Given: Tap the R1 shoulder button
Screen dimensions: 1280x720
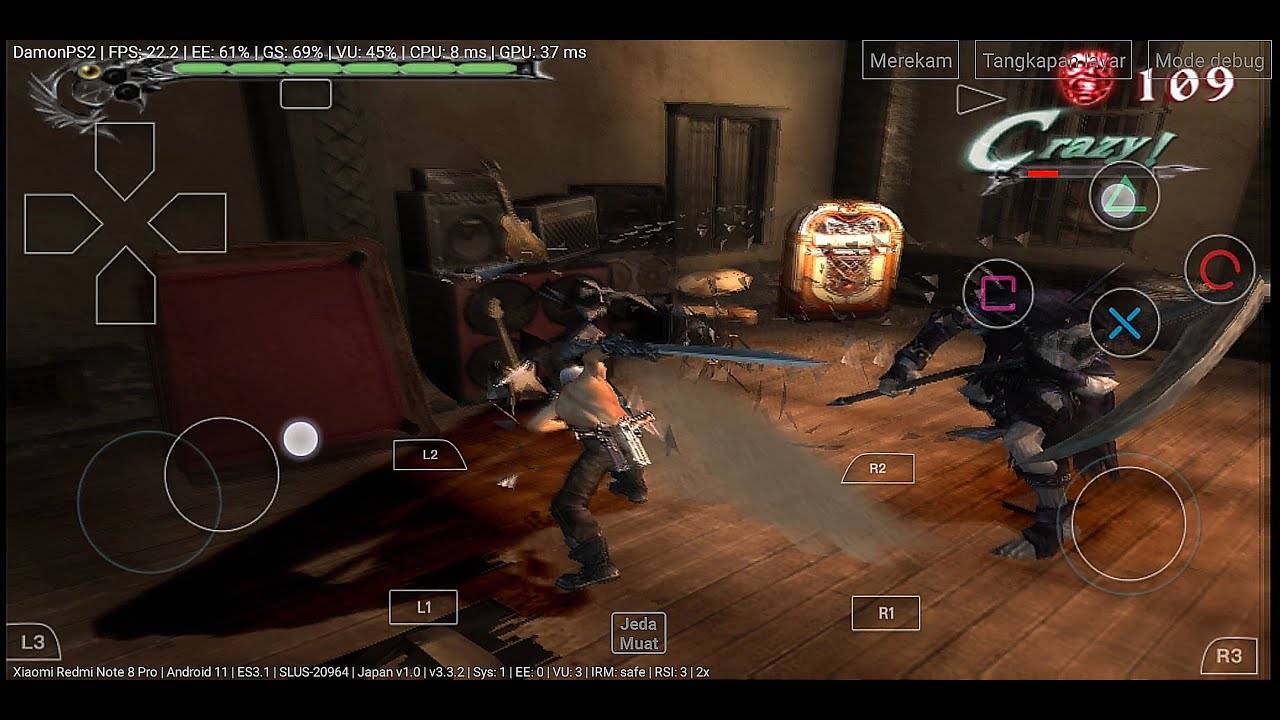Looking at the screenshot, I should tap(885, 613).
